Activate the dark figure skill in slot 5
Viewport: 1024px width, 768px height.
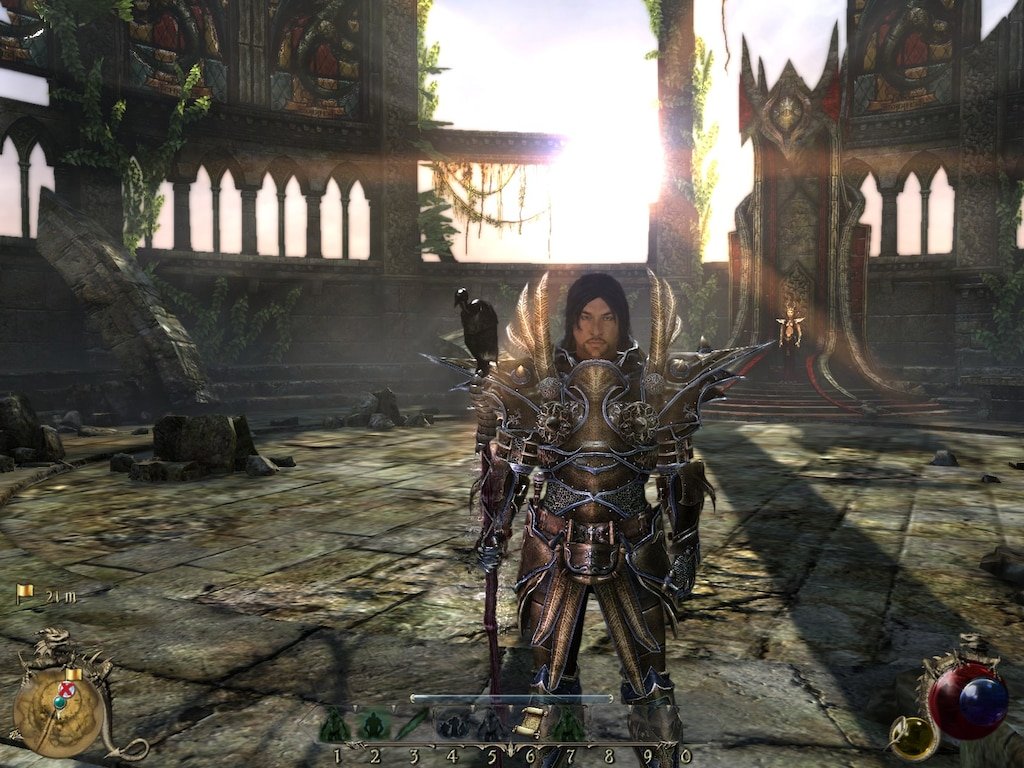click(x=491, y=725)
